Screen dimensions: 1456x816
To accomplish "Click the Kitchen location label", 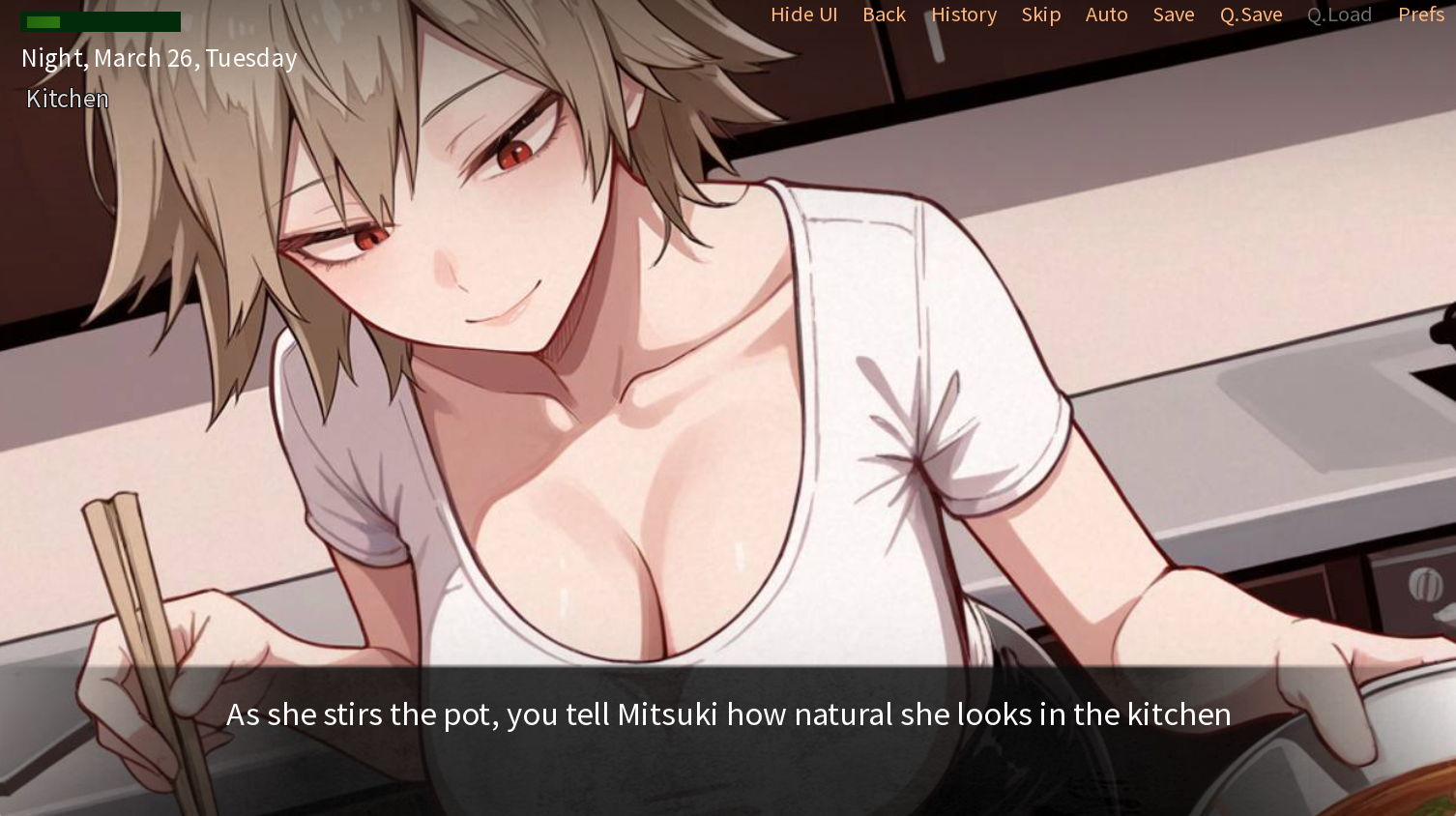I will pos(67,98).
